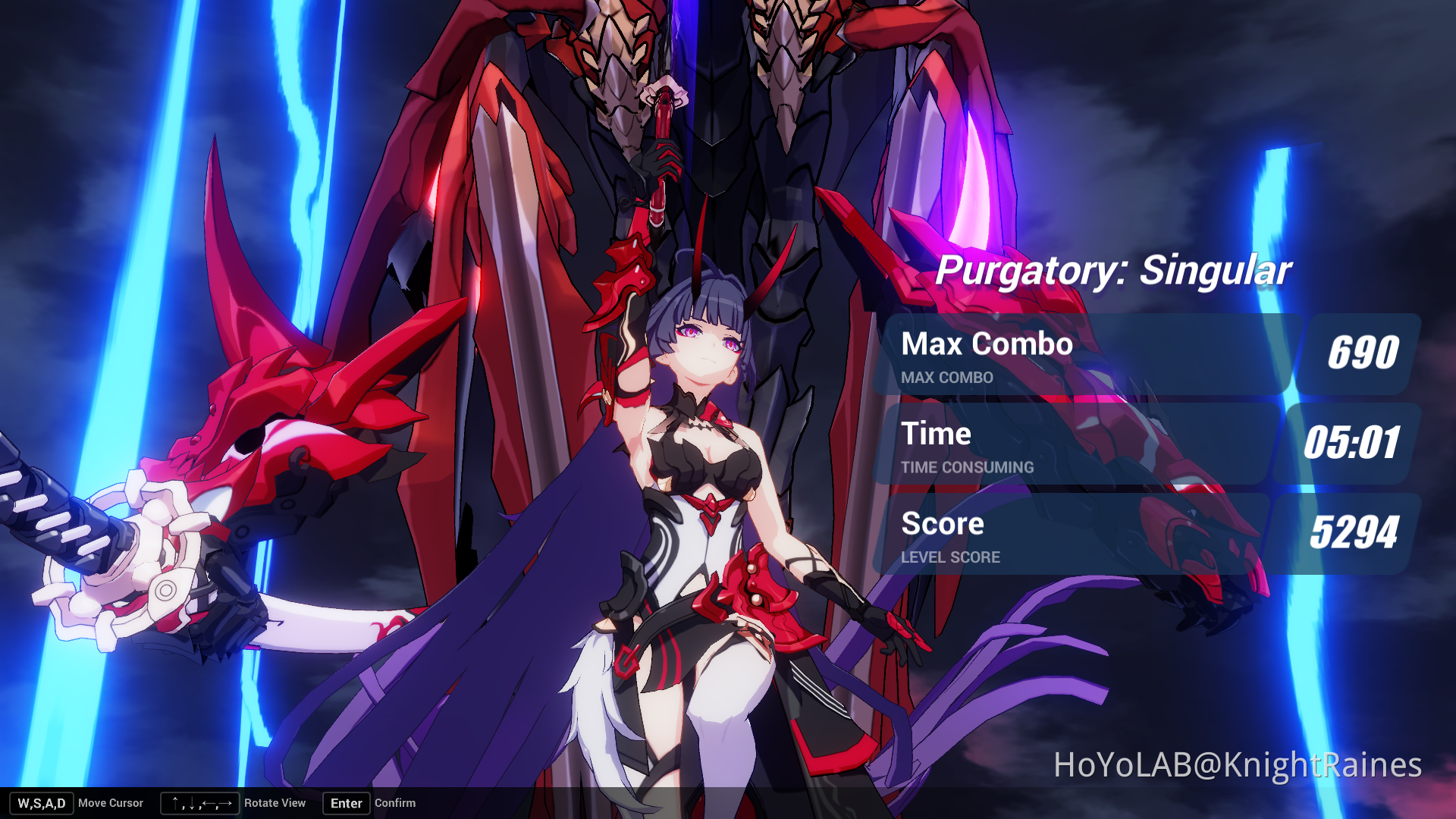Click the Move Cursor label

(111, 803)
